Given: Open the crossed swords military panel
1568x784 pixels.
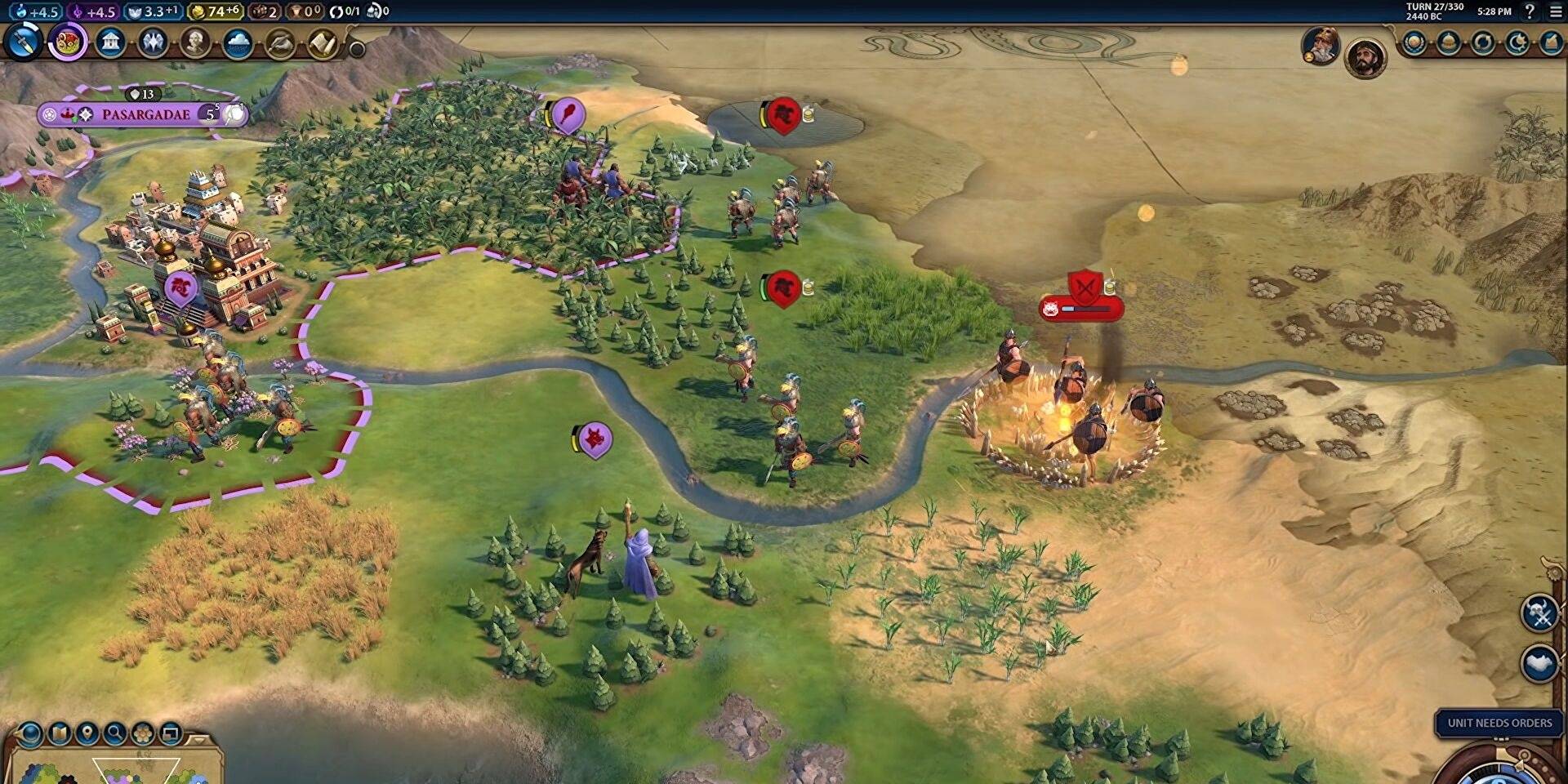Looking at the screenshot, I should 1540,613.
